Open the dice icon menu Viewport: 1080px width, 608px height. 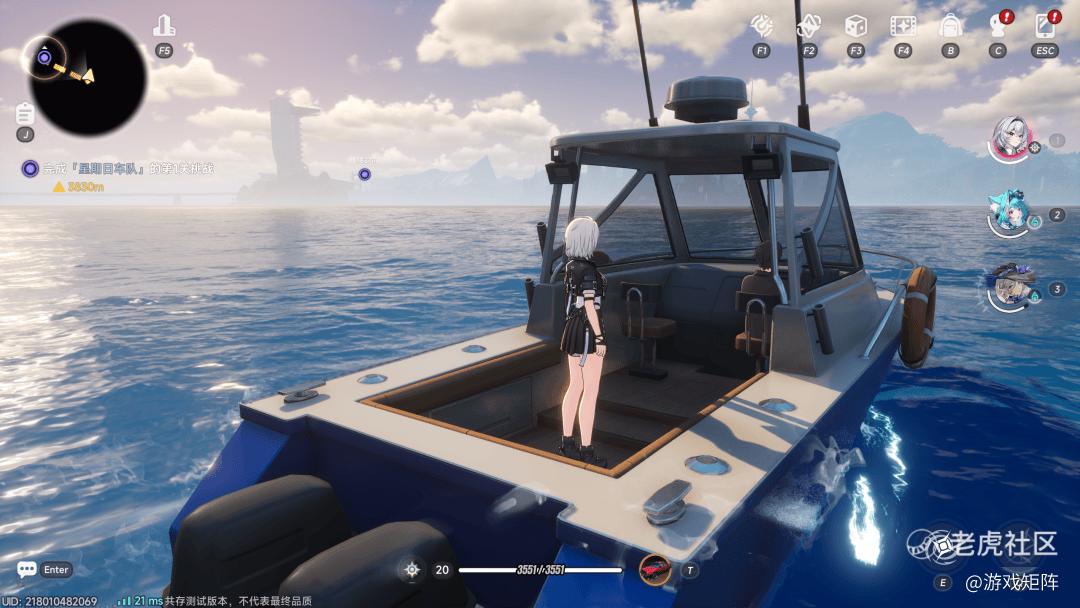[856, 26]
